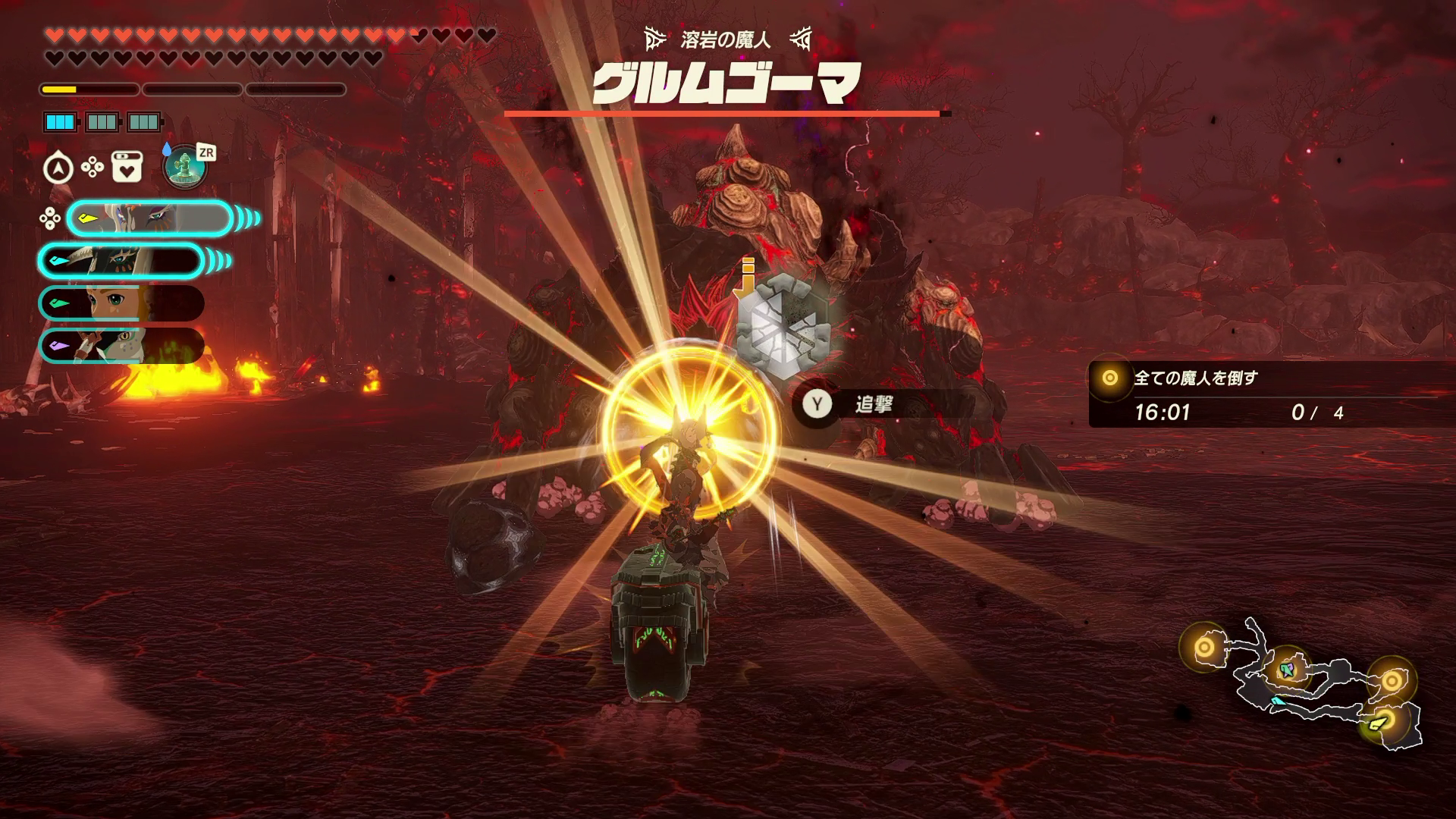1456x819 pixels.
Task: Select the highlighted portrait with the yellow marker
Action: coord(149,219)
